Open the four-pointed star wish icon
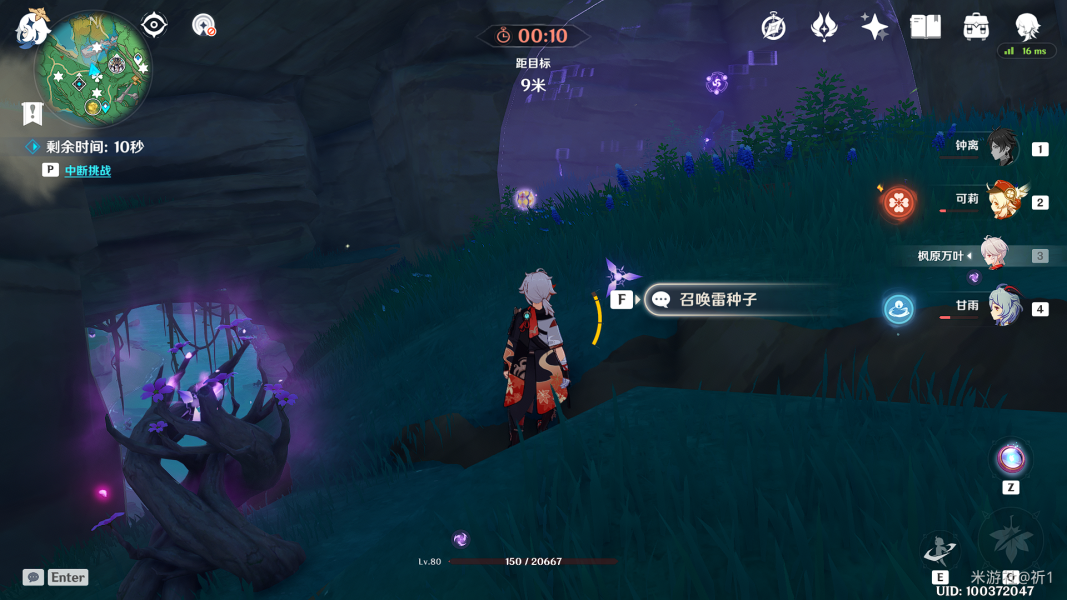 tap(874, 27)
